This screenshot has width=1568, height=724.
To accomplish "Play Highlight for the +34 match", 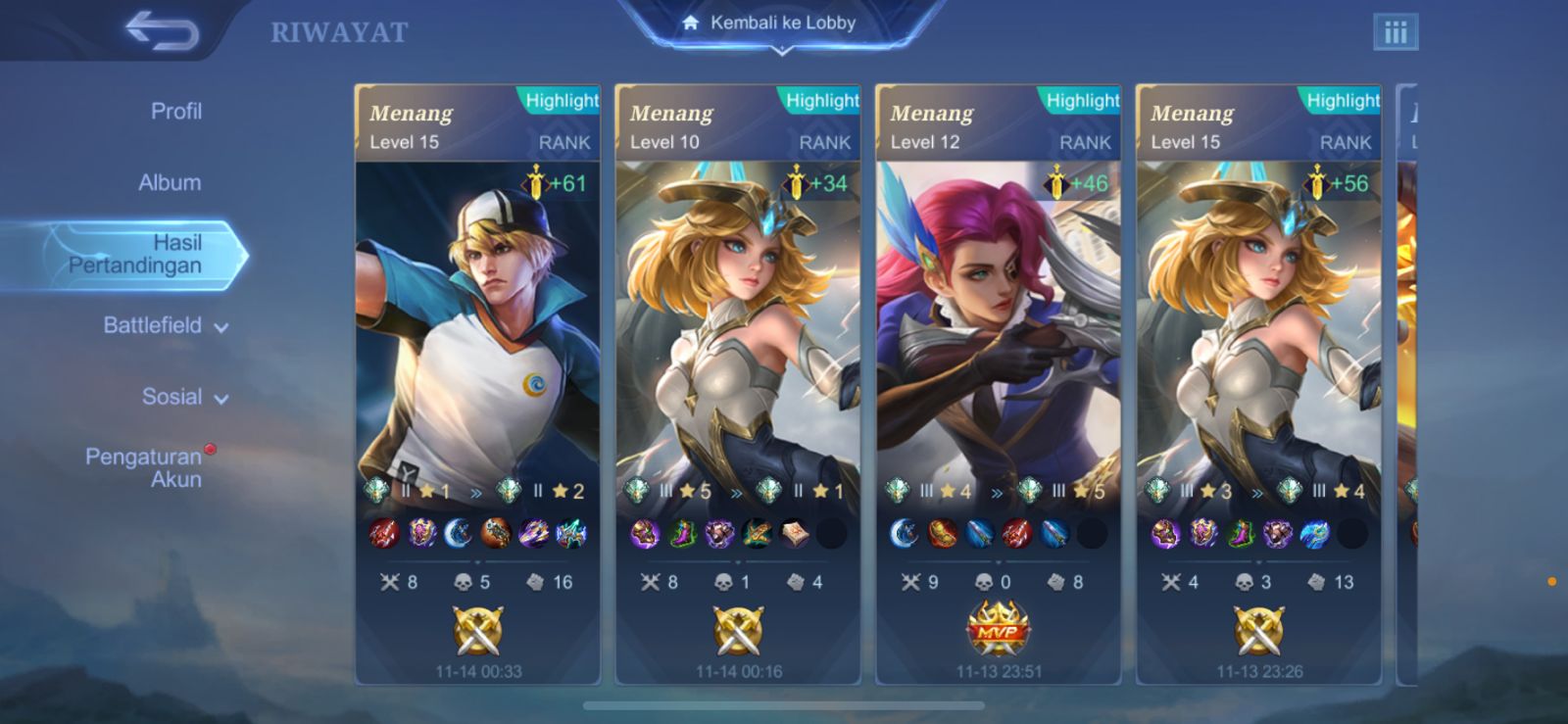I will point(821,101).
